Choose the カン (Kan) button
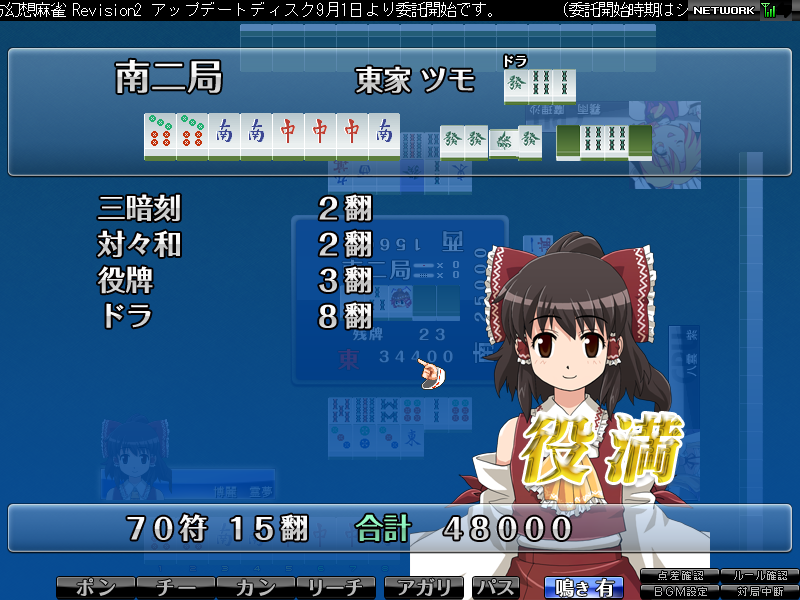800x600 pixels. (255, 588)
